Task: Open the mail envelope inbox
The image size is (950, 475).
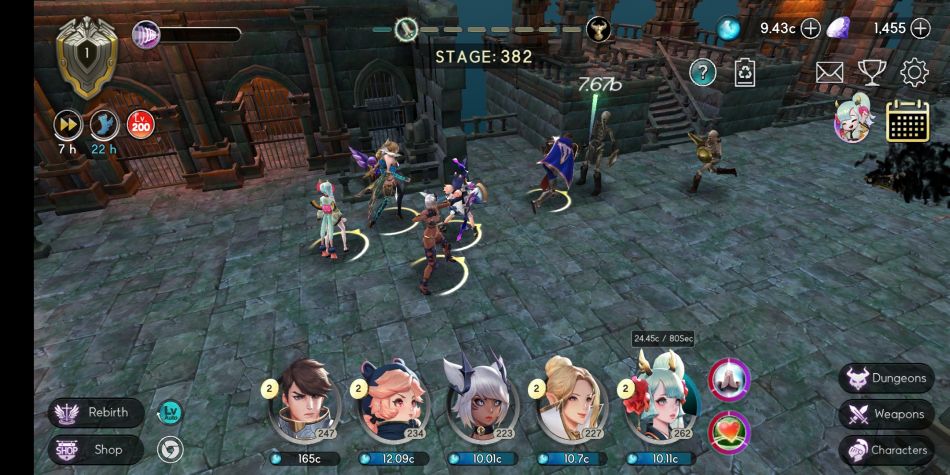Action: [x=830, y=72]
